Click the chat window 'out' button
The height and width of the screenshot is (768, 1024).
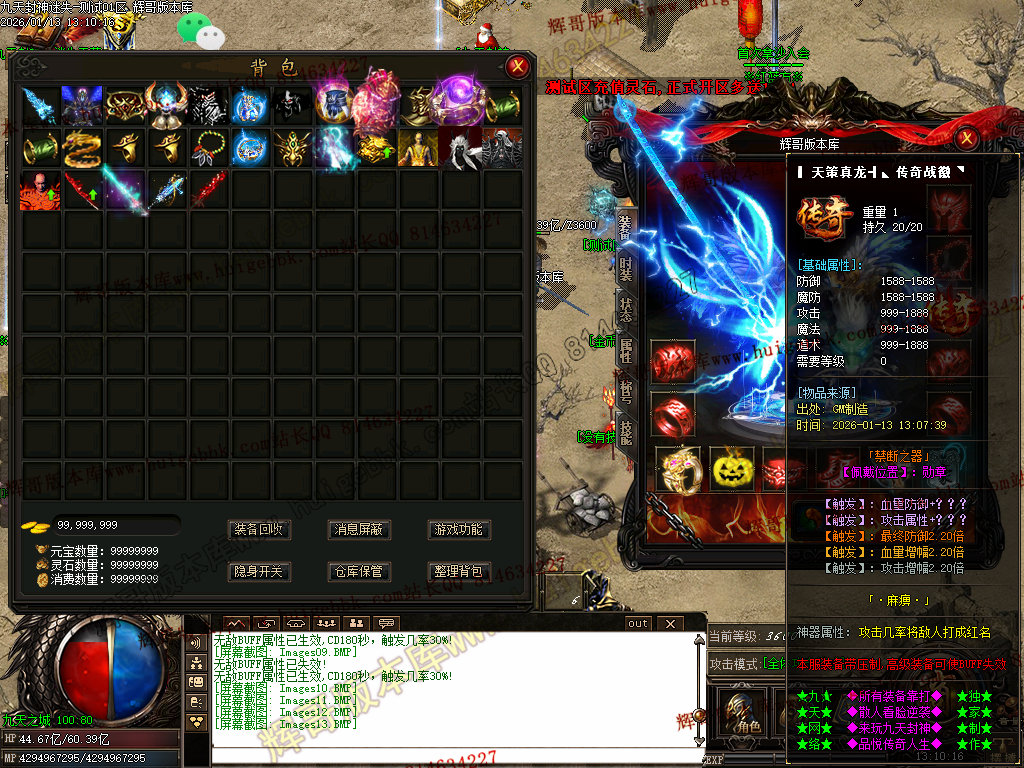coord(637,623)
